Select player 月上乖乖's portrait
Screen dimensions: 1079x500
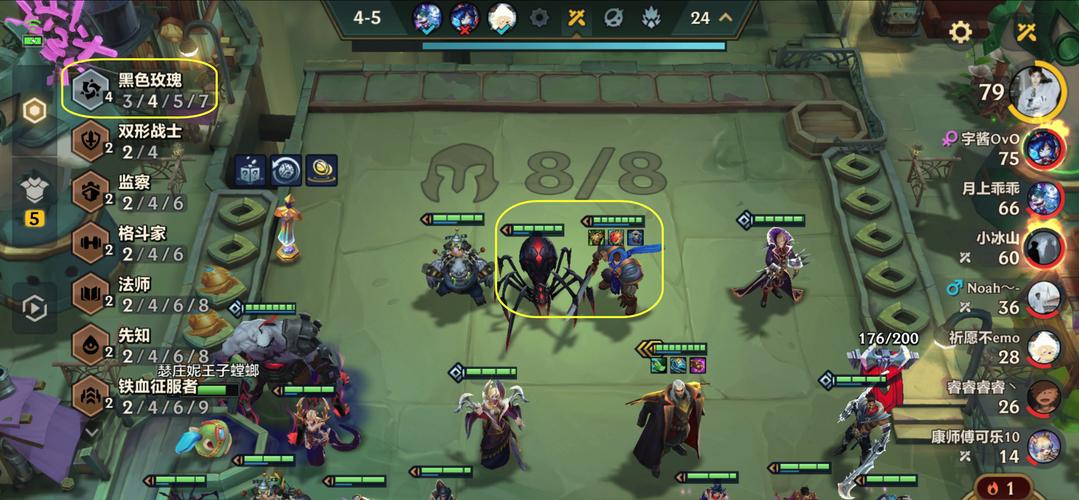pyautogui.click(x=1044, y=197)
